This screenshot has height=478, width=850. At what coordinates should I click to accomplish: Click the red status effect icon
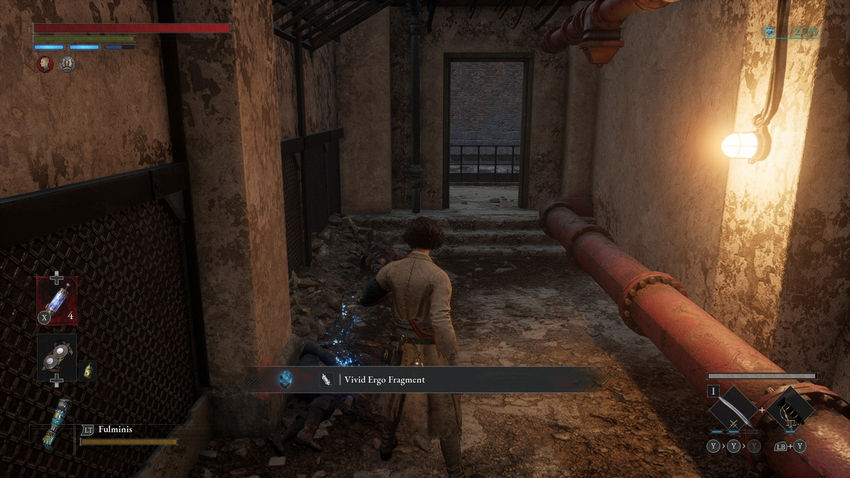tap(45, 64)
